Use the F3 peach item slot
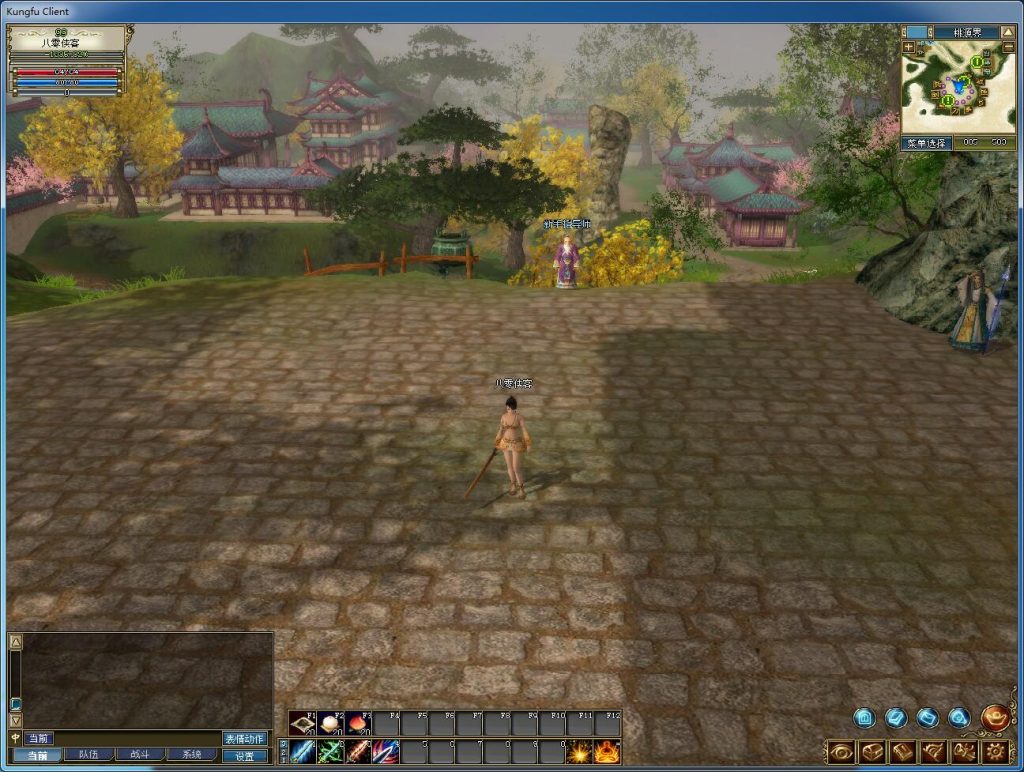This screenshot has width=1024, height=772. [358, 724]
